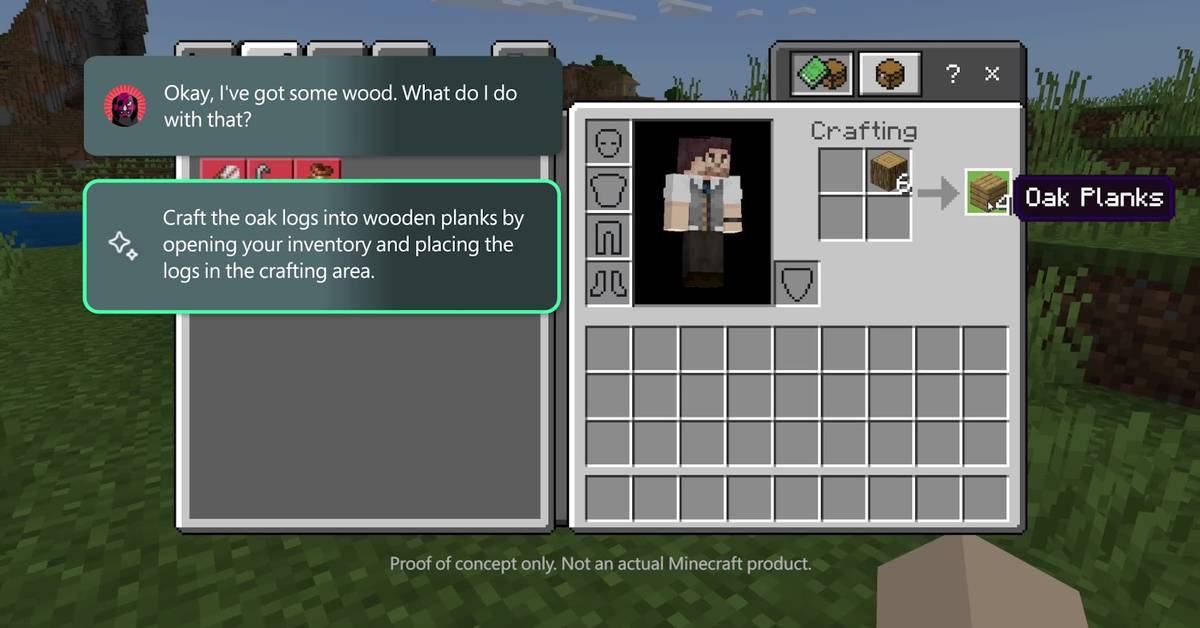Click the assistant's crafting advice message

(322, 245)
